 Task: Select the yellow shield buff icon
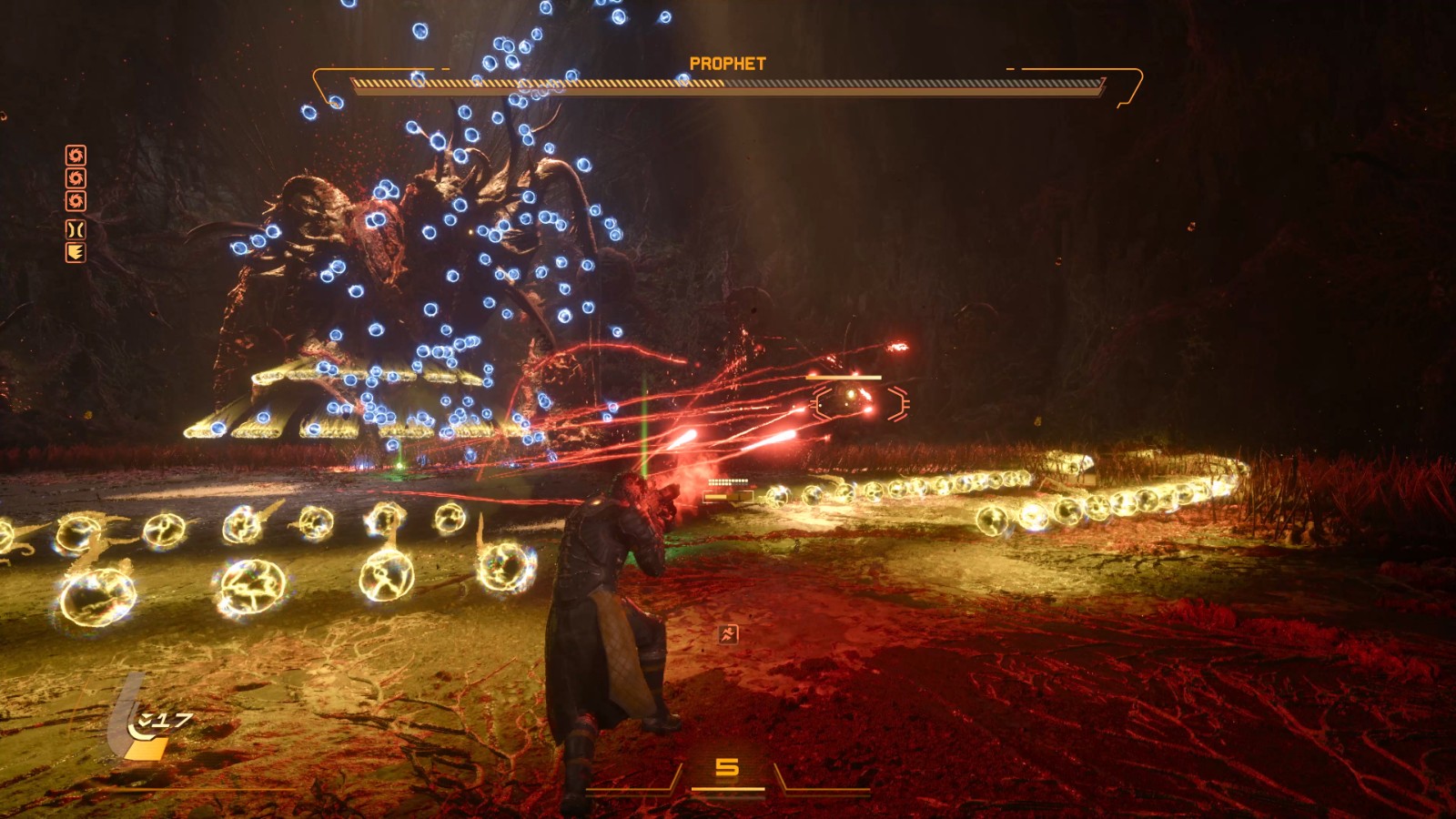coord(77,253)
